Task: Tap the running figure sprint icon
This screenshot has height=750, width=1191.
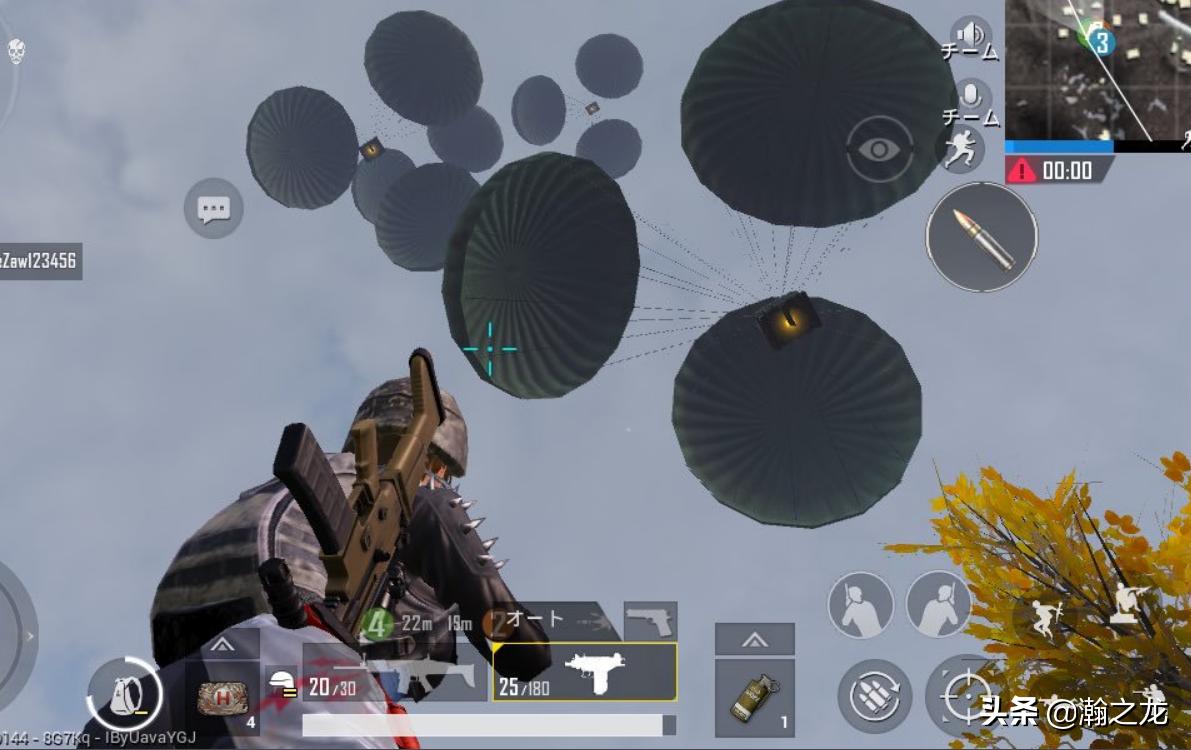Action: [960, 150]
